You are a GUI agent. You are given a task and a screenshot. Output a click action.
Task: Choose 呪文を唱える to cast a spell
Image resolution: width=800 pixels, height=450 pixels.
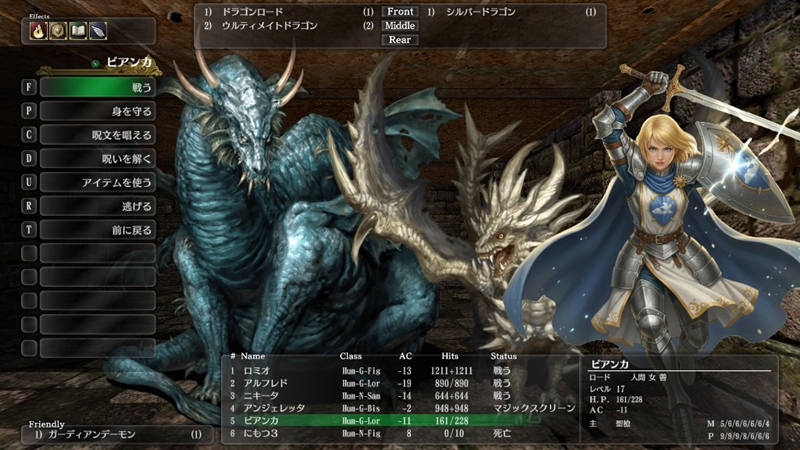click(97, 135)
